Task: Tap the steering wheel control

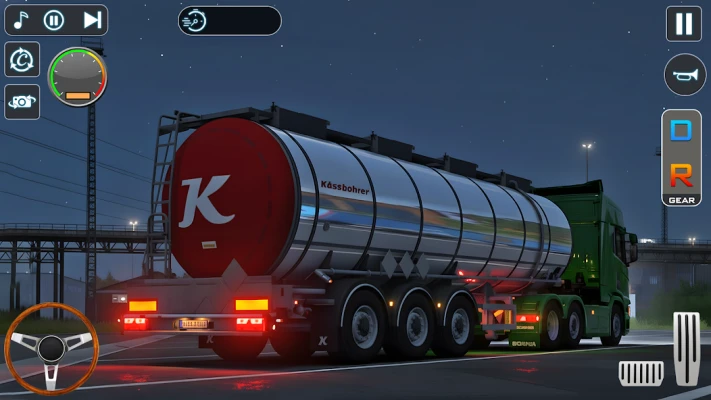Action: click(x=51, y=348)
